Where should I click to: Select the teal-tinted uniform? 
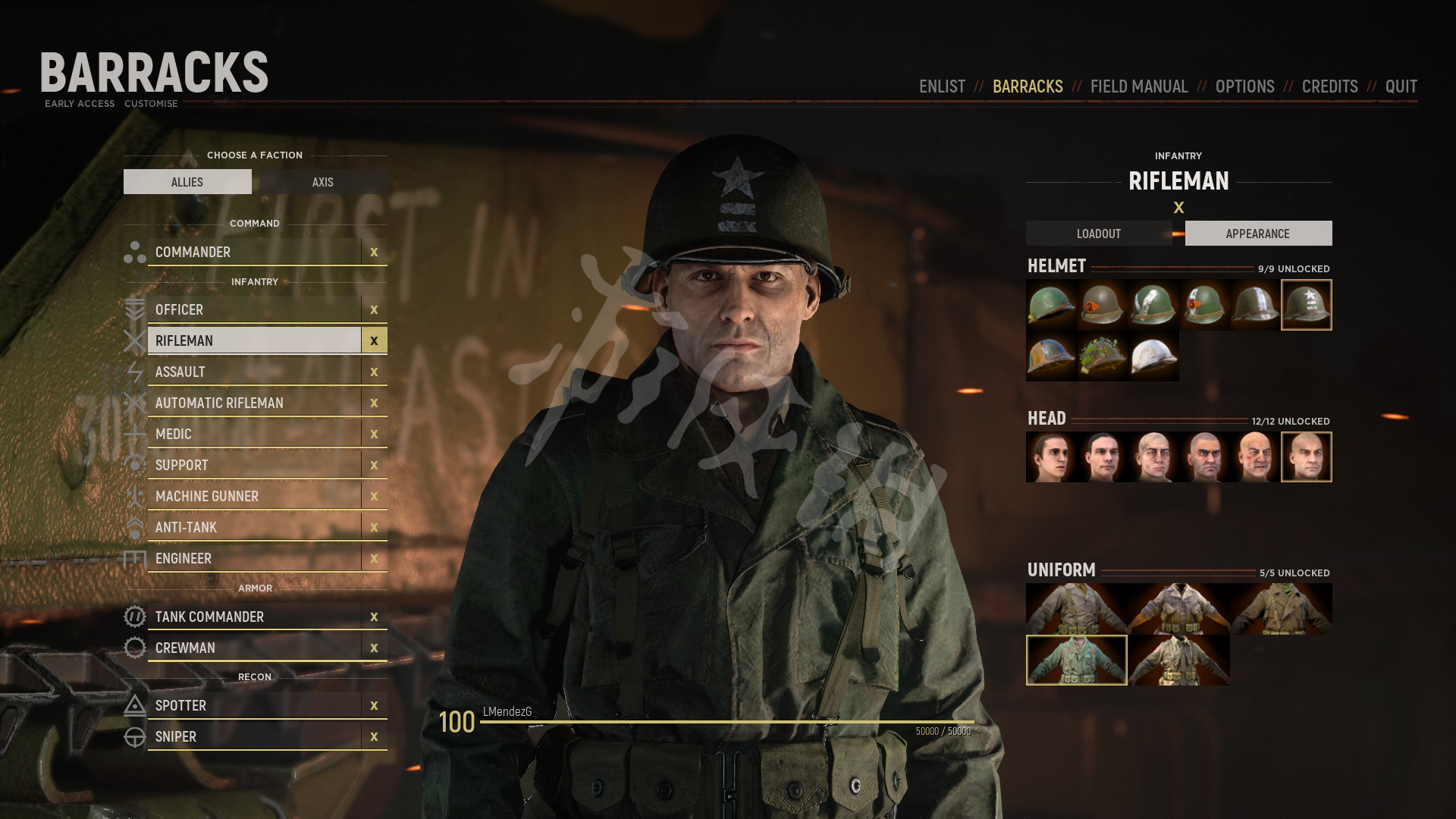pos(1076,660)
